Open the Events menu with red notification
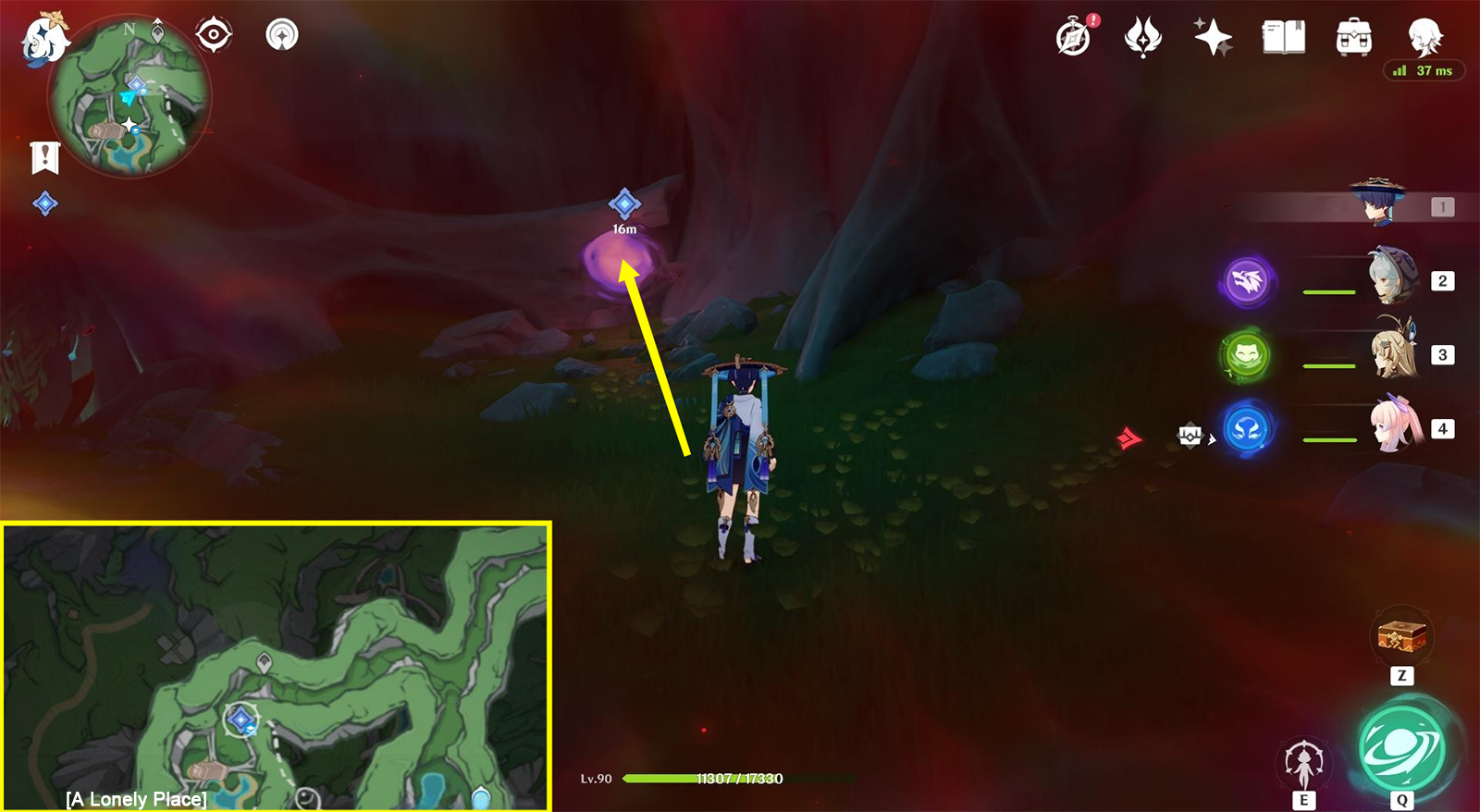Viewport: 1480px width, 812px height. tap(1073, 37)
